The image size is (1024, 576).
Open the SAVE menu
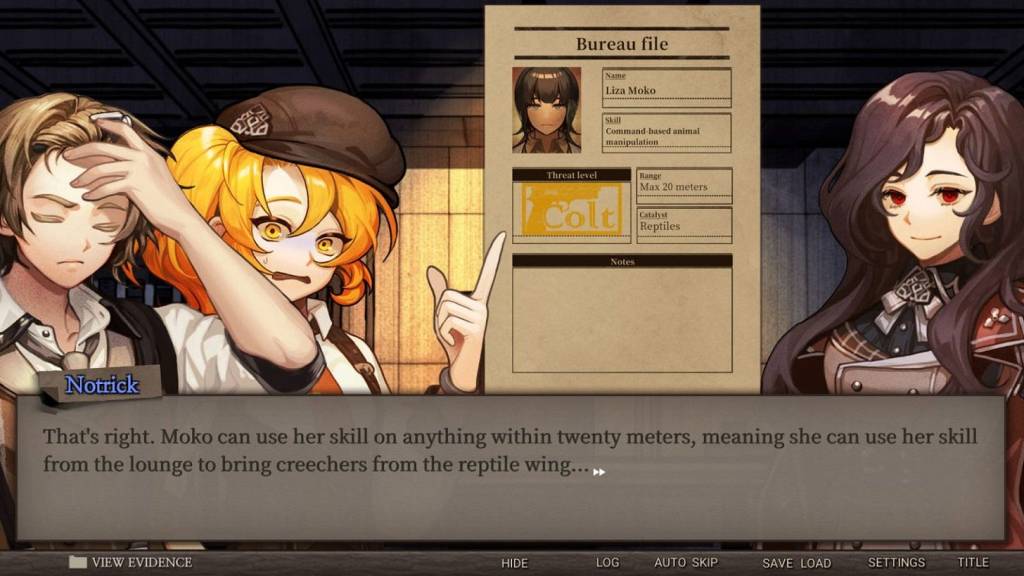coord(777,563)
